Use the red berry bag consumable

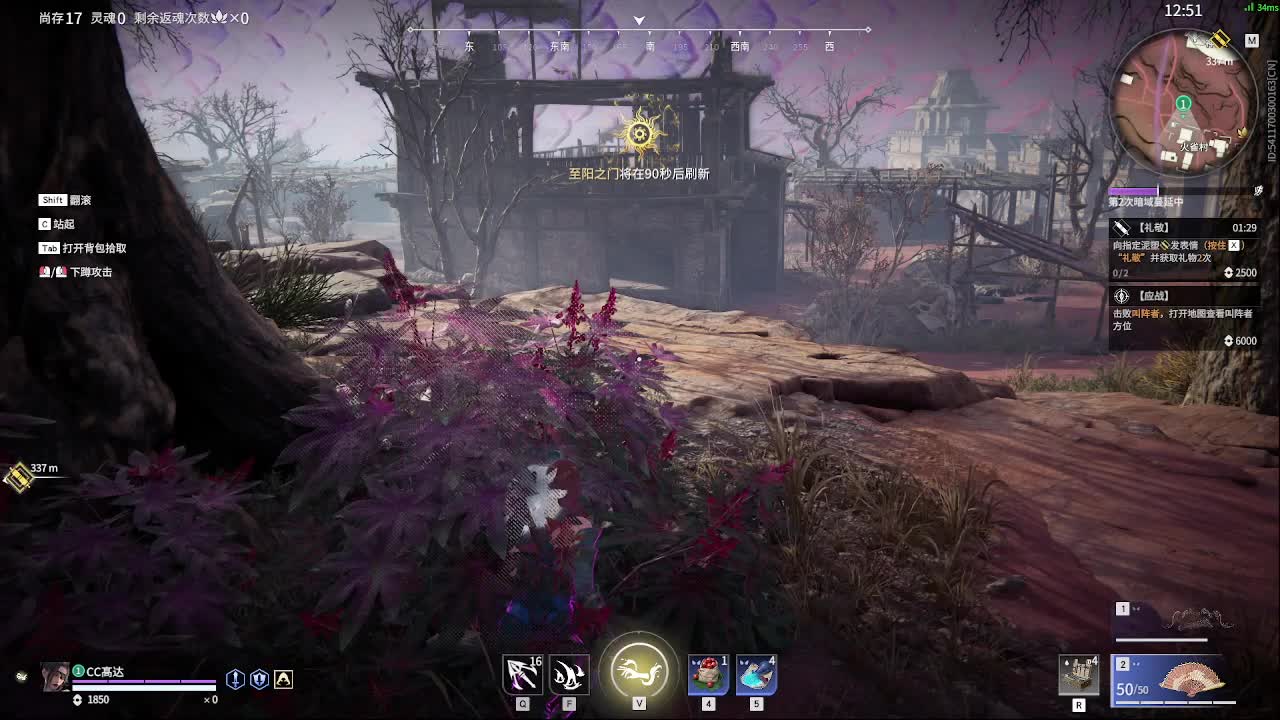tap(708, 673)
